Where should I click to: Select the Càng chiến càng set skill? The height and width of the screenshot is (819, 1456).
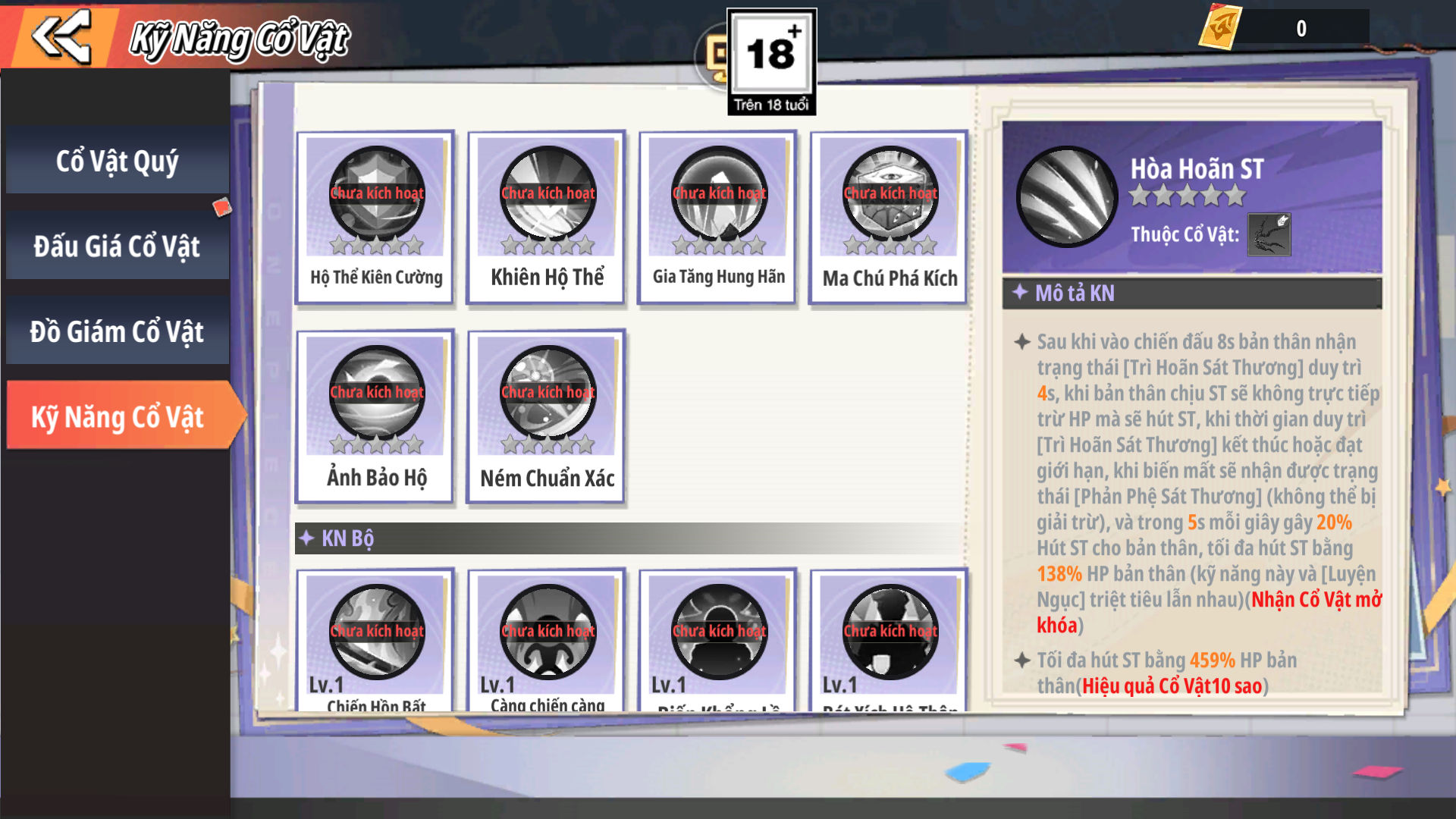547,641
